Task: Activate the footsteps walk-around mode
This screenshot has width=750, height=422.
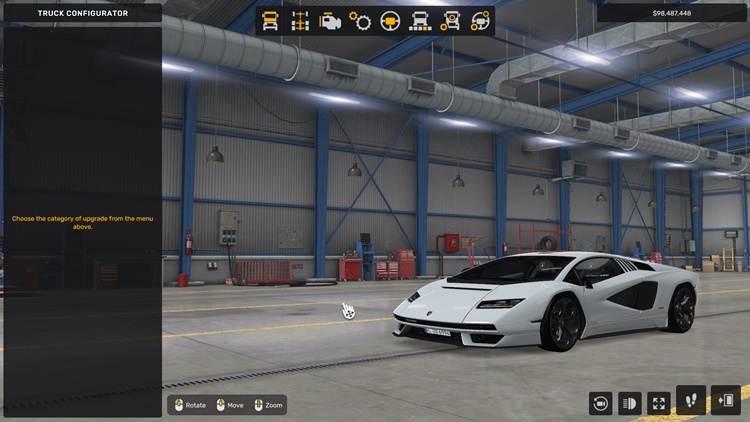Action: tap(691, 400)
